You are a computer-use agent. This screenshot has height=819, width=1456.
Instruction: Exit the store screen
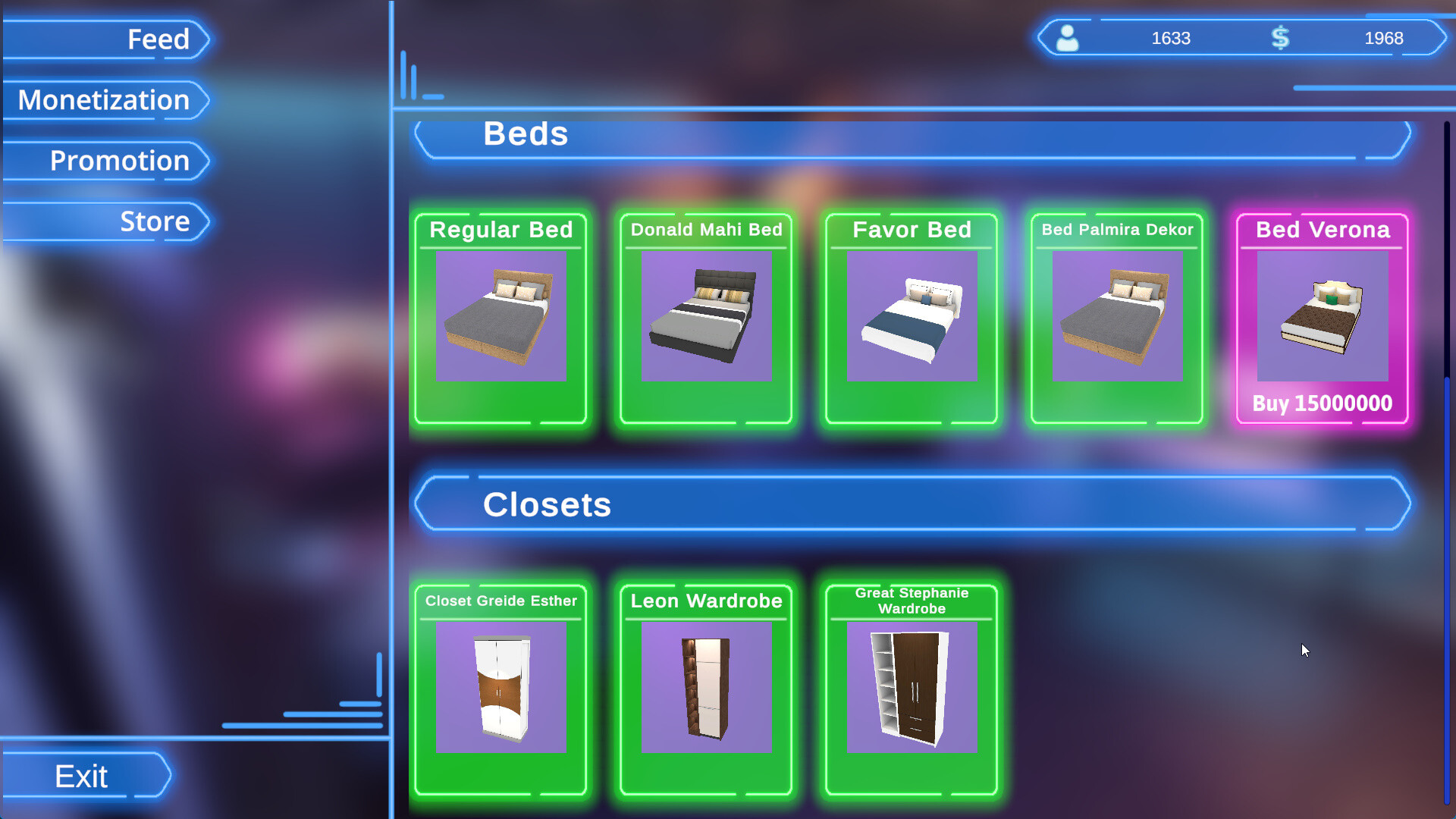coord(80,776)
